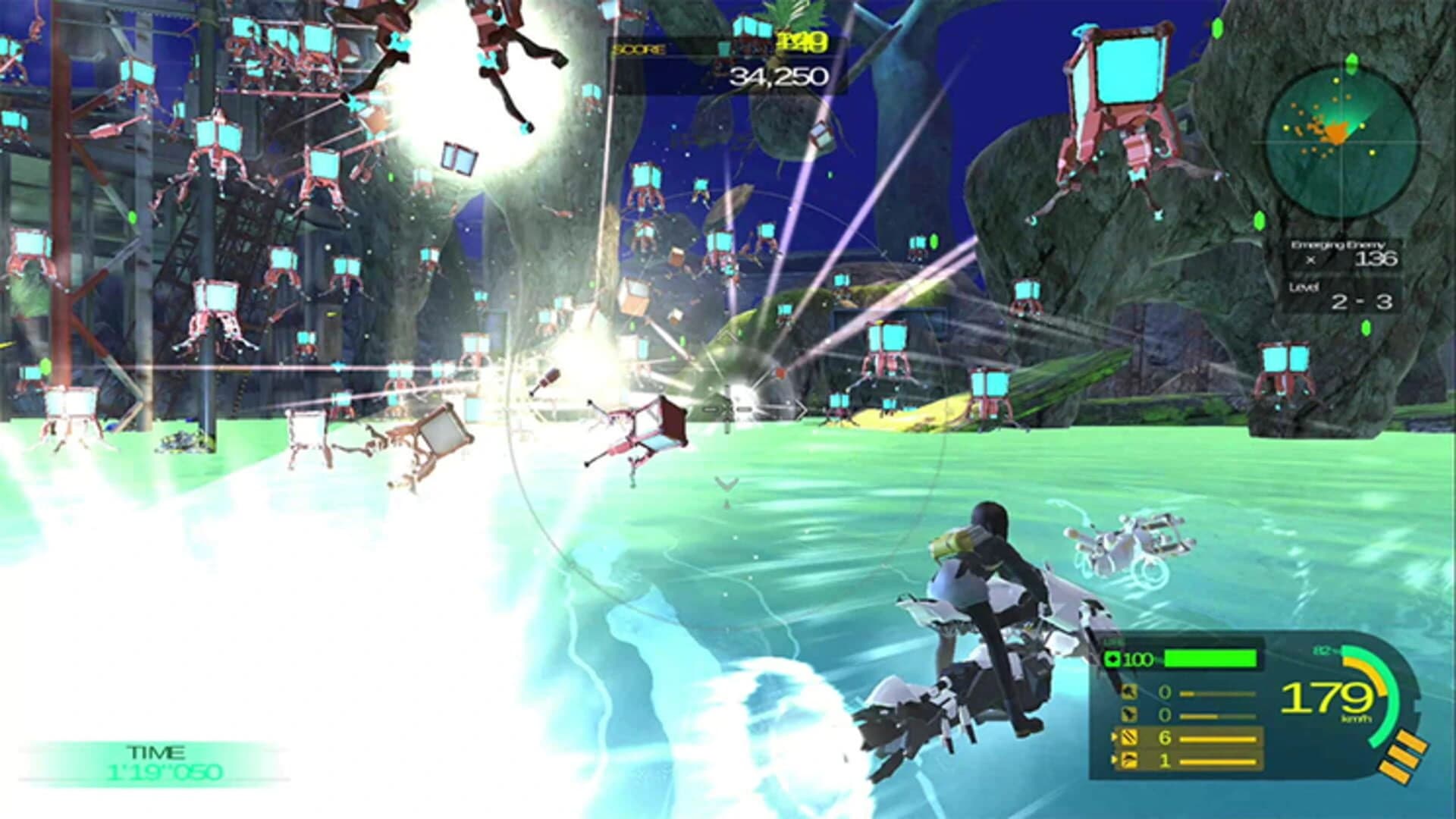Screen dimensions: 1456x819
Task: Click the top orange boost bar segment
Action: [1412, 737]
